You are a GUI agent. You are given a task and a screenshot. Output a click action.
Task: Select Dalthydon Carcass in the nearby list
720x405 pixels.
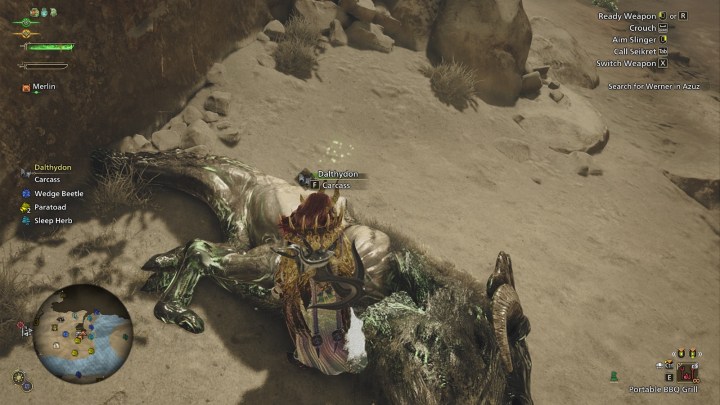tap(52, 174)
